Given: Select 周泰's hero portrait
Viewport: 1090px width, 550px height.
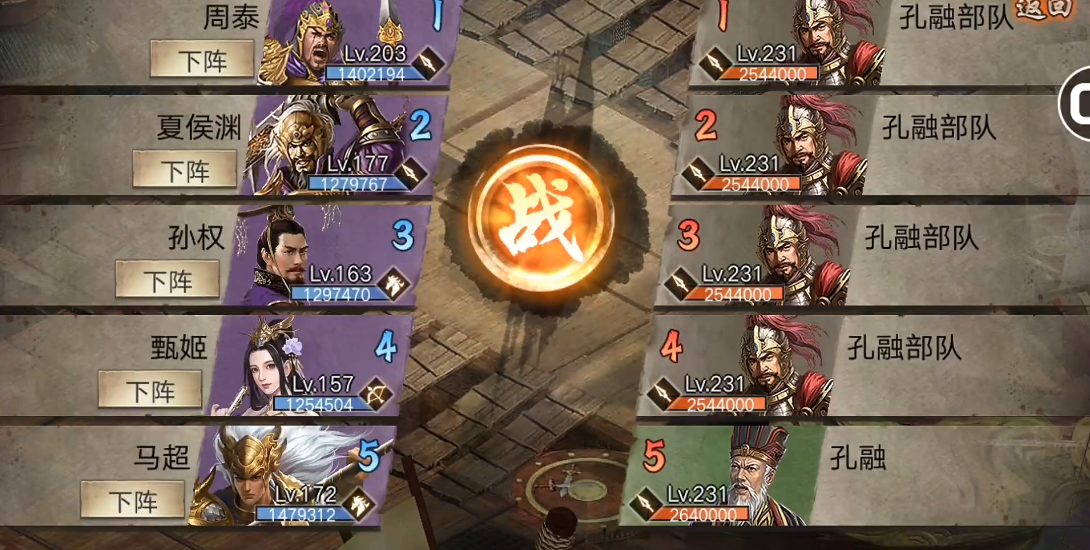Looking at the screenshot, I should pos(305,45).
